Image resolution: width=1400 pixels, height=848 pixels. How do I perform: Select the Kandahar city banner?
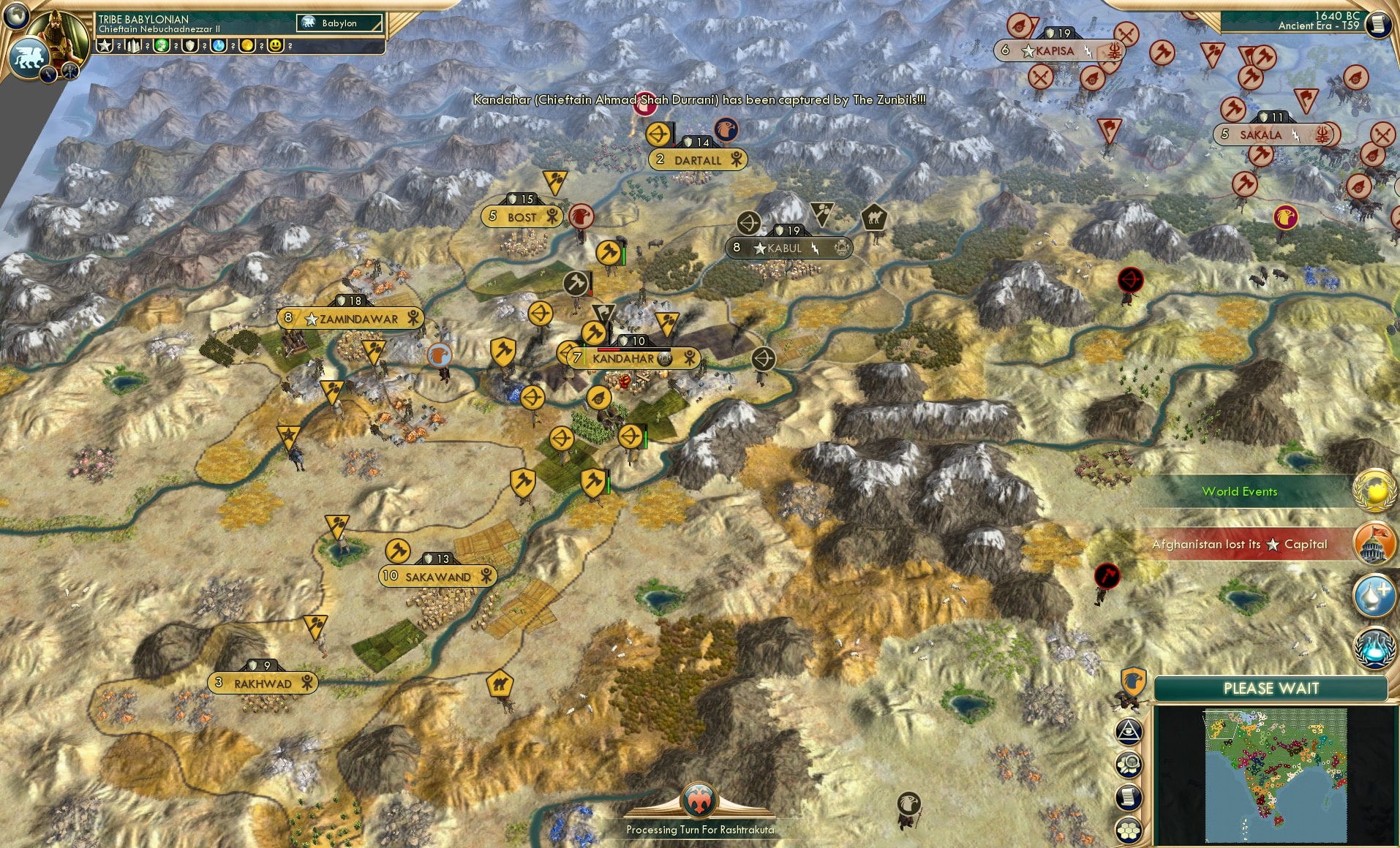point(625,358)
